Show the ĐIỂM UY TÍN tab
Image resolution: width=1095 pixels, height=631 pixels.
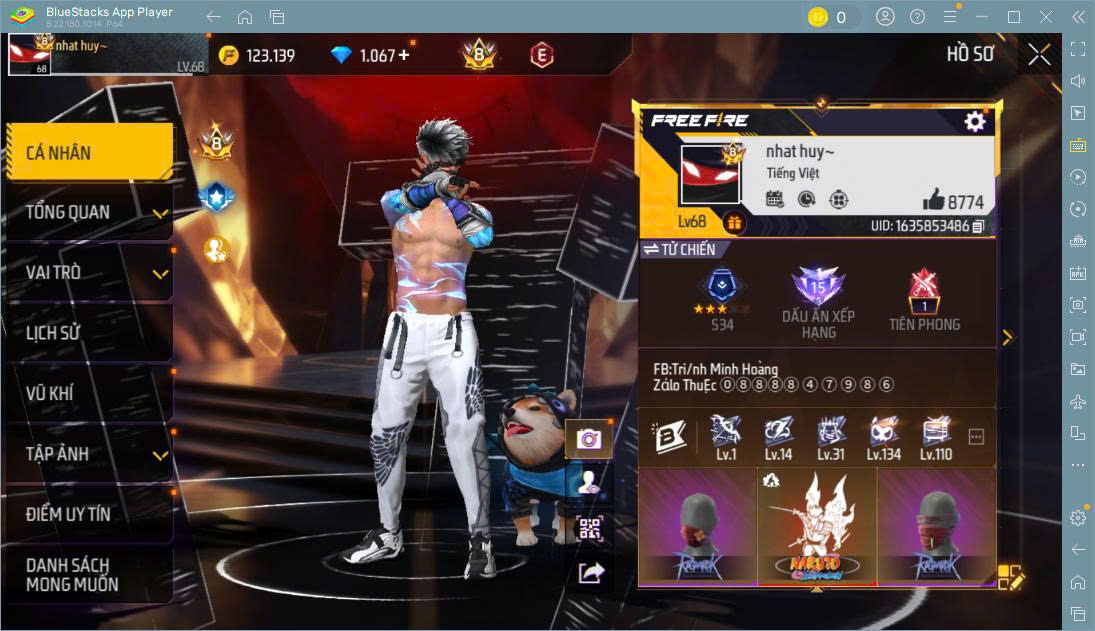[x=88, y=514]
